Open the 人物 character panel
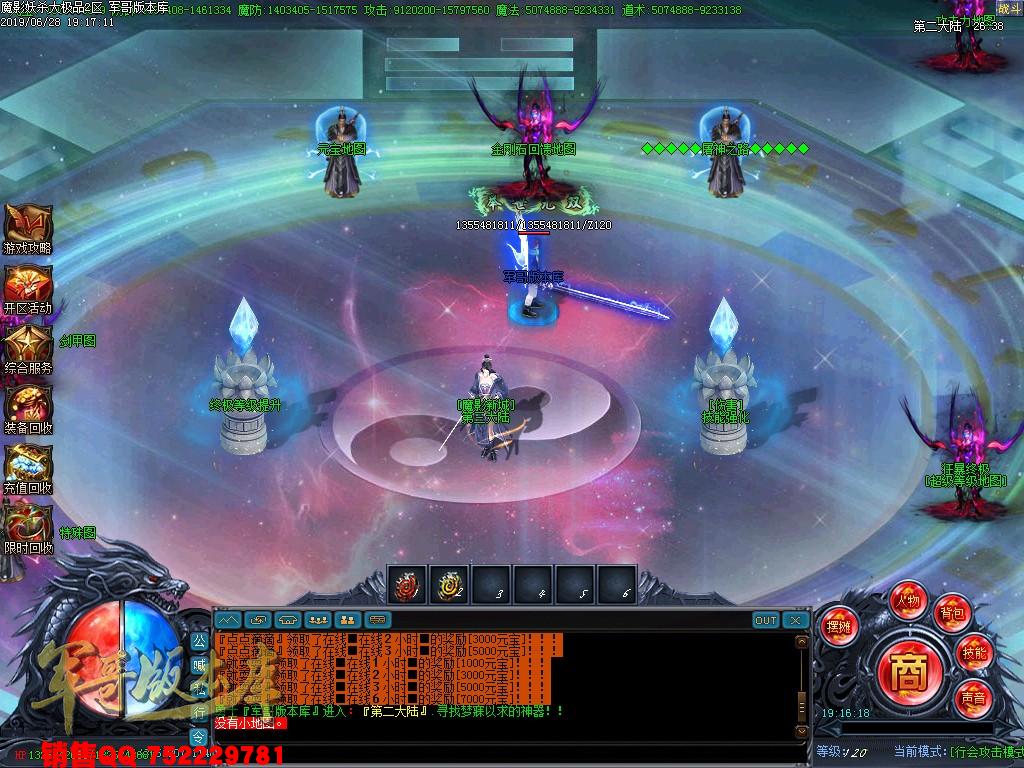This screenshot has height=768, width=1024. pyautogui.click(x=908, y=602)
